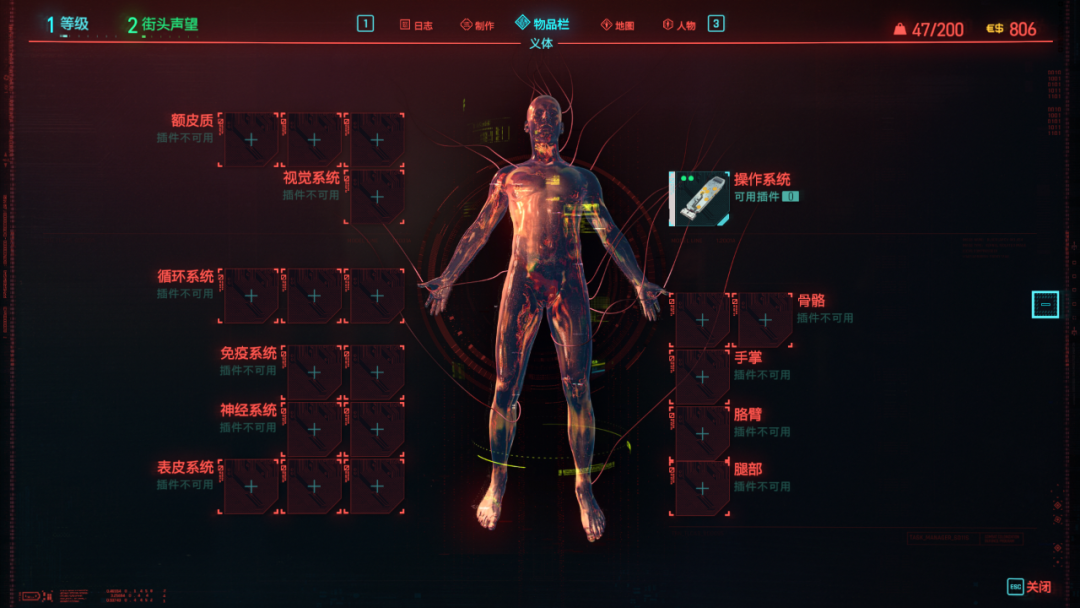Viewport: 1080px width, 608px height.
Task: Choose the empty 手掌 hands slot
Action: pyautogui.click(x=702, y=376)
